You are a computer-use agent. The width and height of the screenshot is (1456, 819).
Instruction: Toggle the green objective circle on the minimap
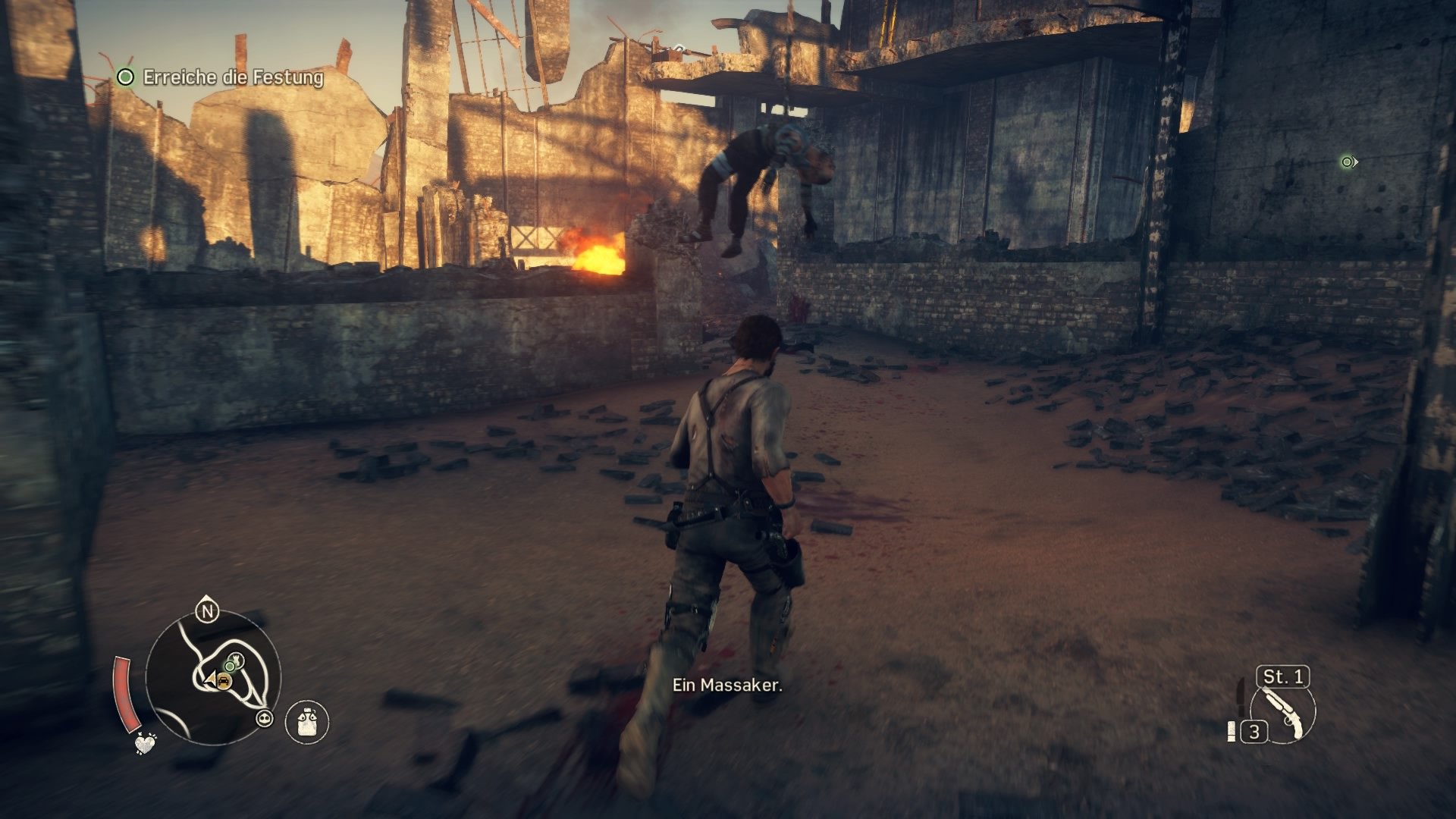tap(230, 666)
